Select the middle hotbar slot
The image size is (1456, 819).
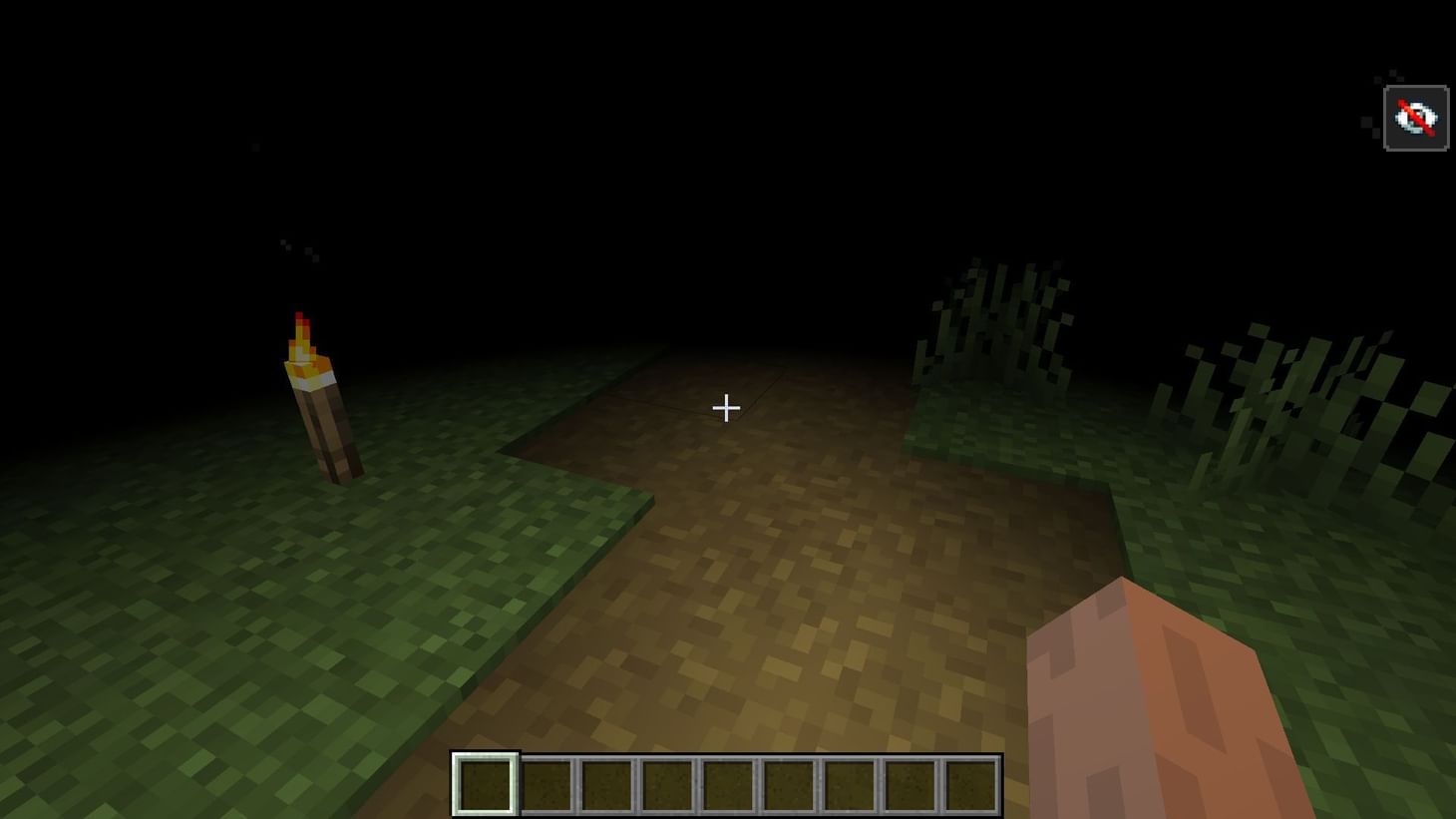pos(727,783)
